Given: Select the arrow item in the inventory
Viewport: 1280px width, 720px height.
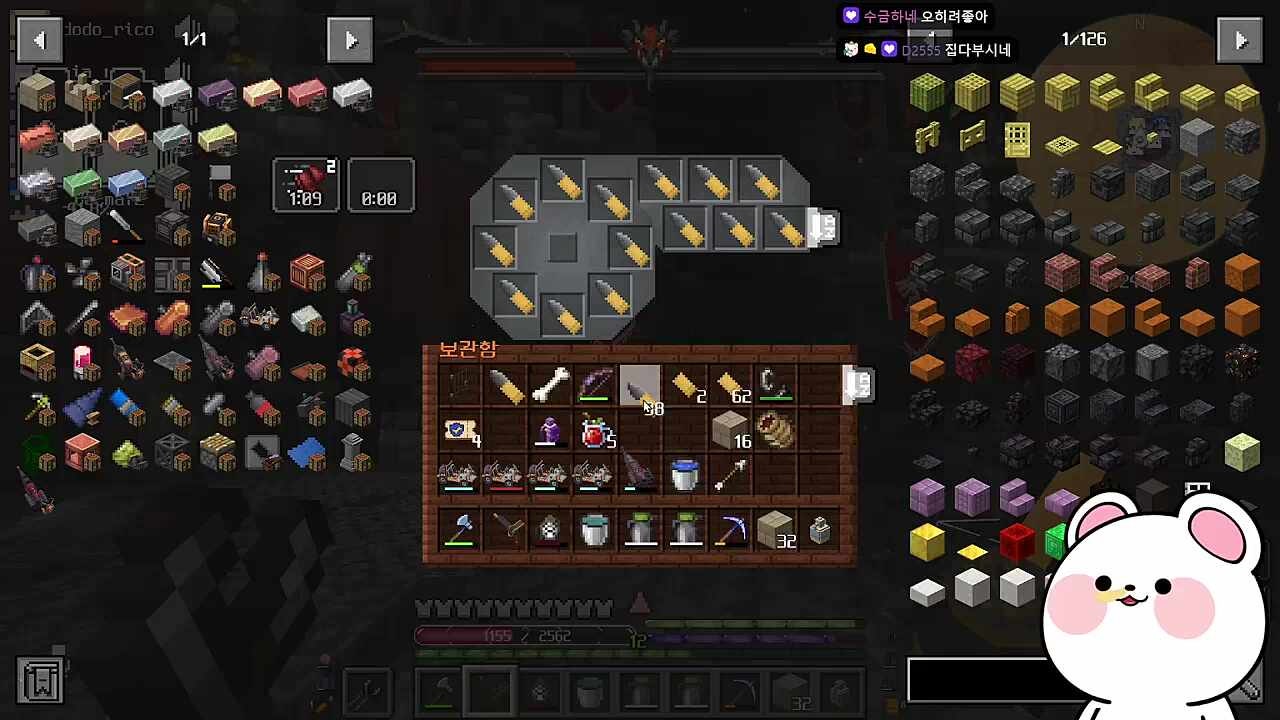Looking at the screenshot, I should click(731, 476).
